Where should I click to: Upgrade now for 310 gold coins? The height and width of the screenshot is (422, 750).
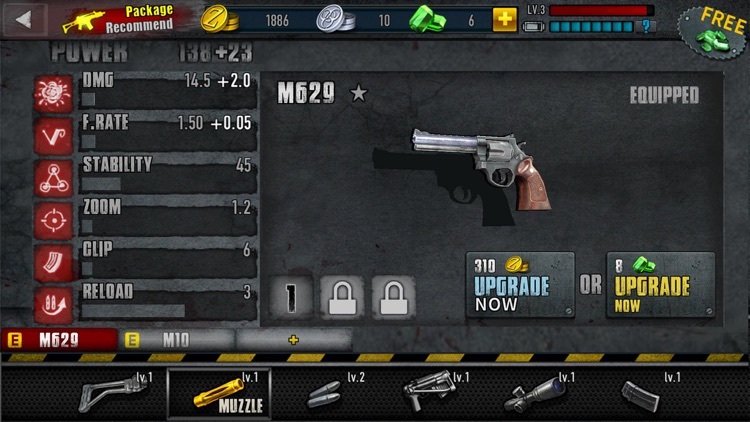point(520,284)
